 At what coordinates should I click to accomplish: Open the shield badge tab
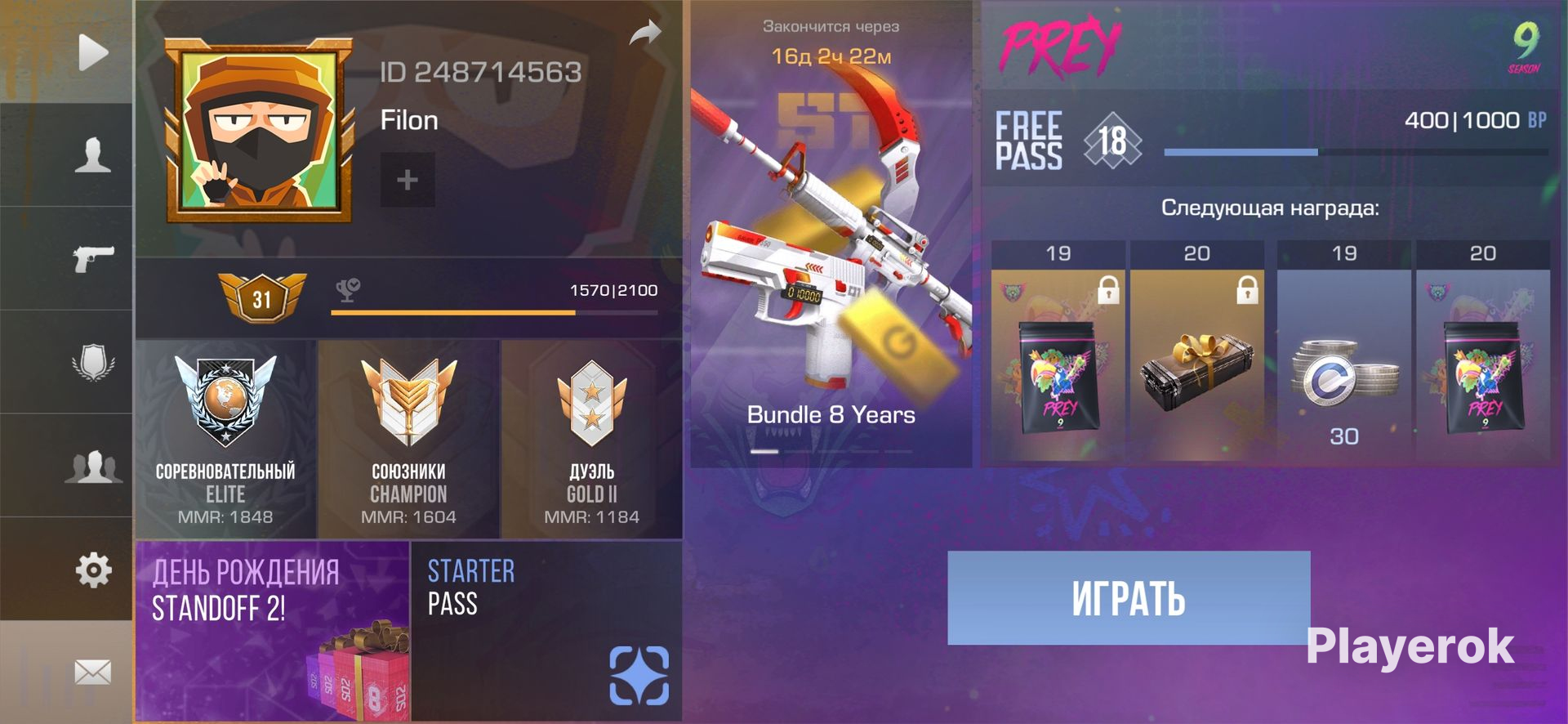pyautogui.click(x=92, y=362)
